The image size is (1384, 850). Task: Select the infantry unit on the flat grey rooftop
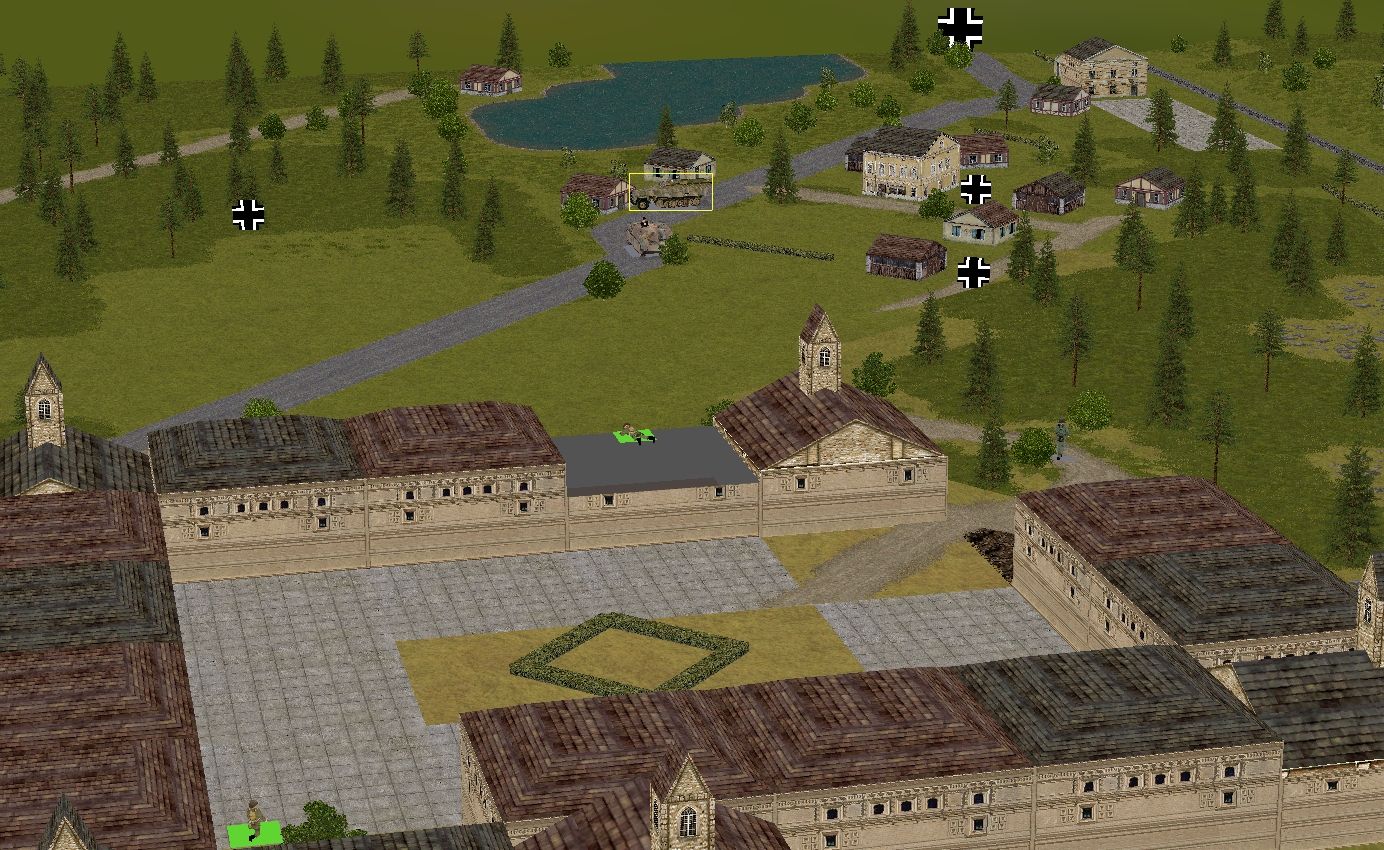click(x=633, y=434)
